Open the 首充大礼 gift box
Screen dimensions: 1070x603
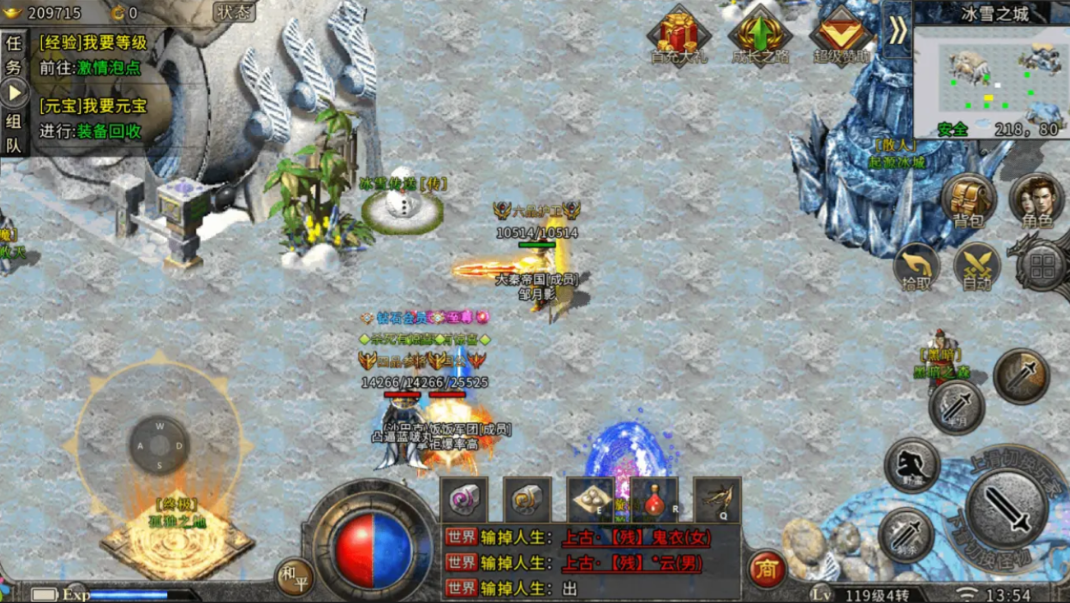pos(678,35)
